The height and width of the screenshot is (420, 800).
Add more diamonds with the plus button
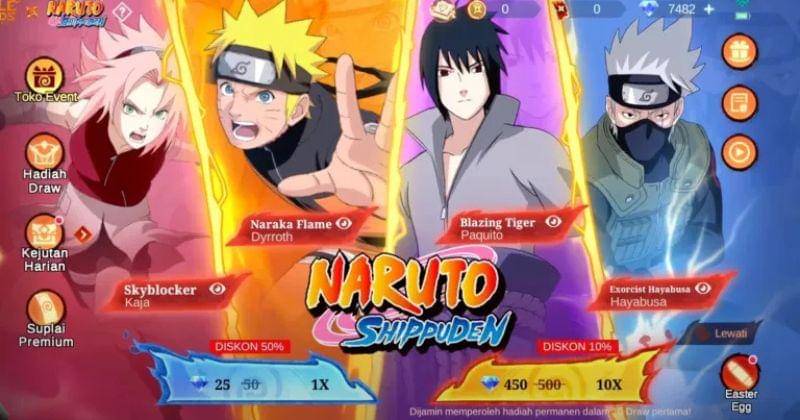(711, 9)
